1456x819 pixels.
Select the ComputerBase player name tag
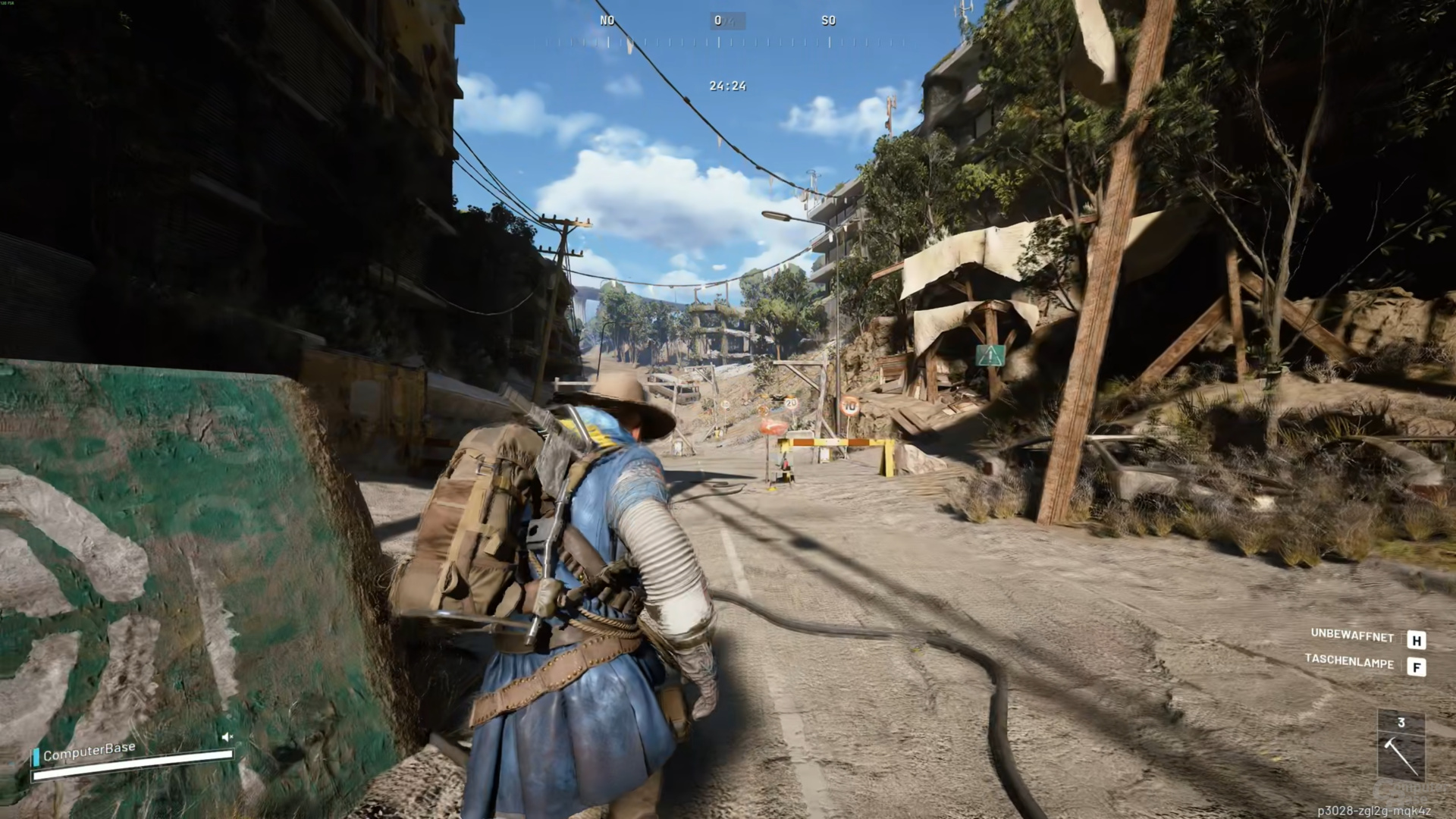tap(89, 752)
